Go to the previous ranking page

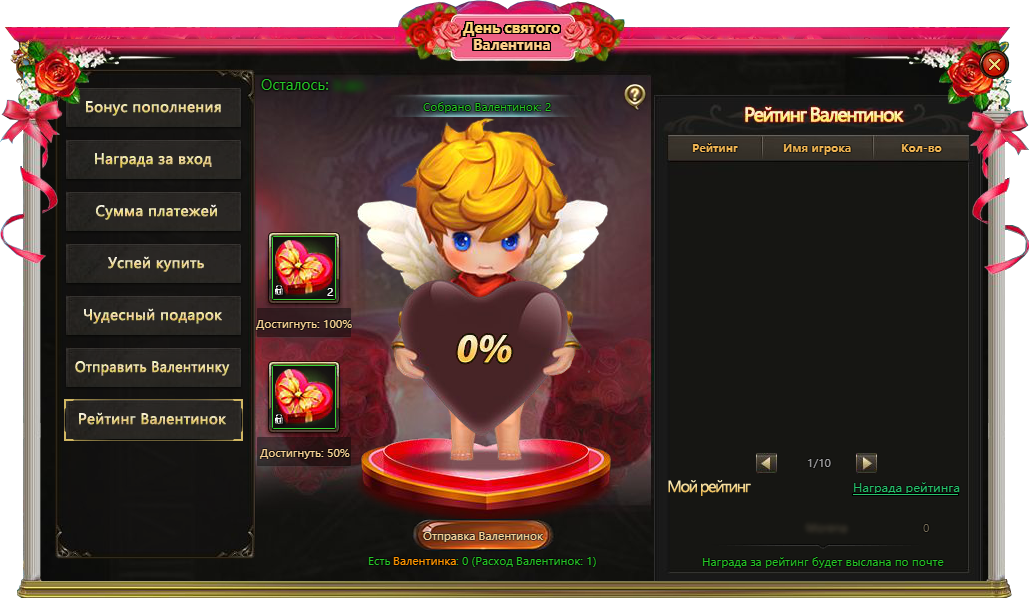[x=767, y=463]
